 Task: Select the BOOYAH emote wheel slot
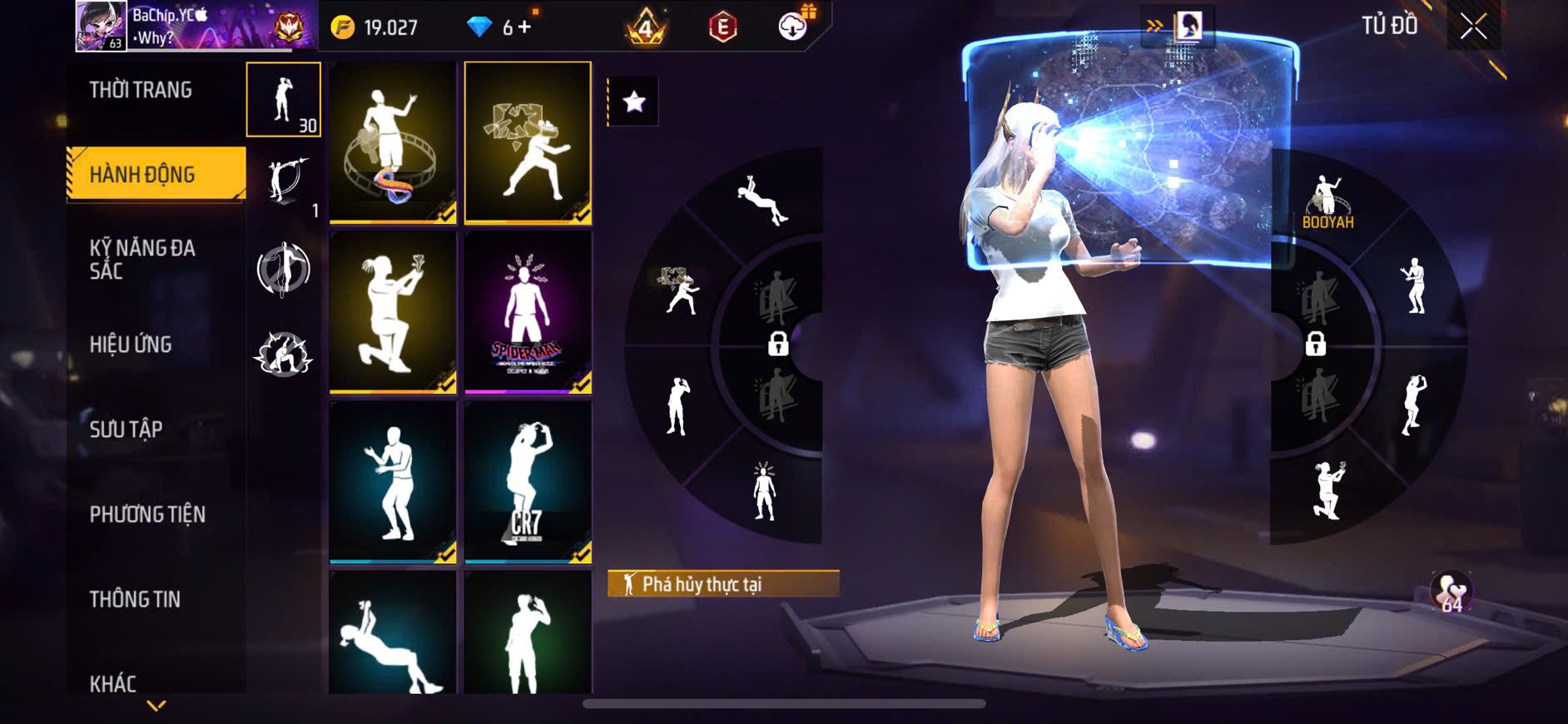coord(1327,202)
